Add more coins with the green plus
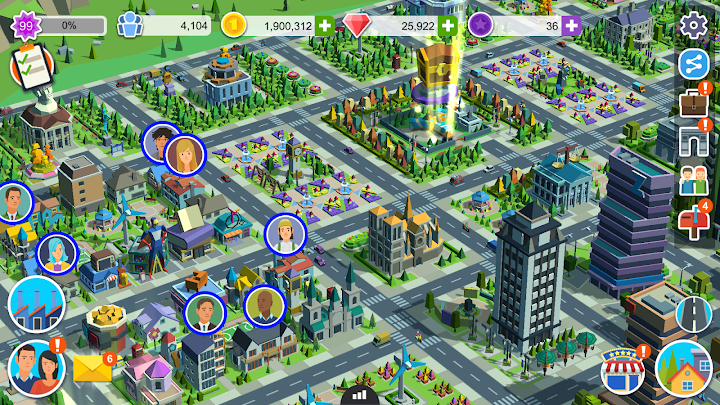 (324, 25)
